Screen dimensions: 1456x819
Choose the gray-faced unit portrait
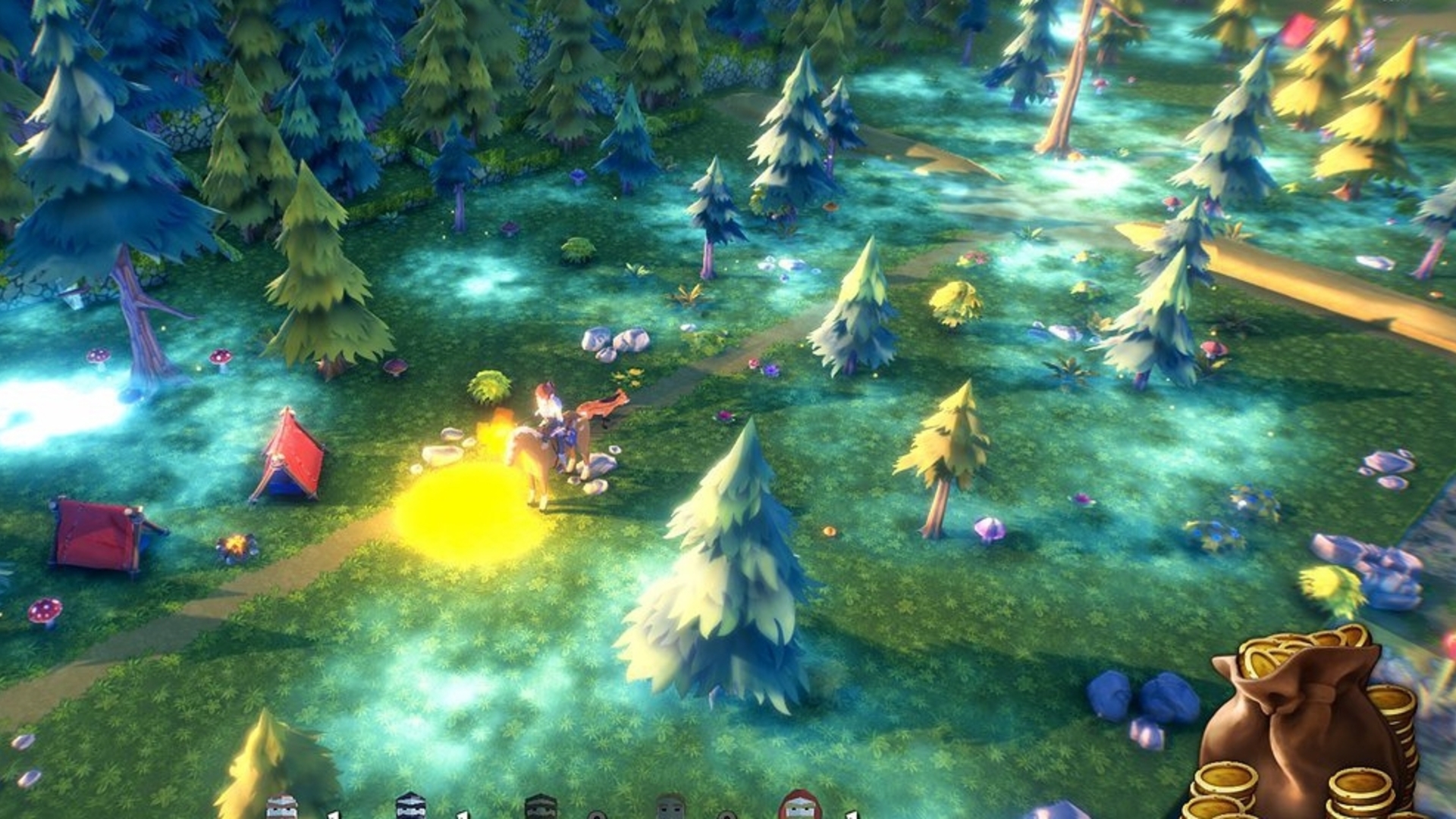tap(670, 808)
